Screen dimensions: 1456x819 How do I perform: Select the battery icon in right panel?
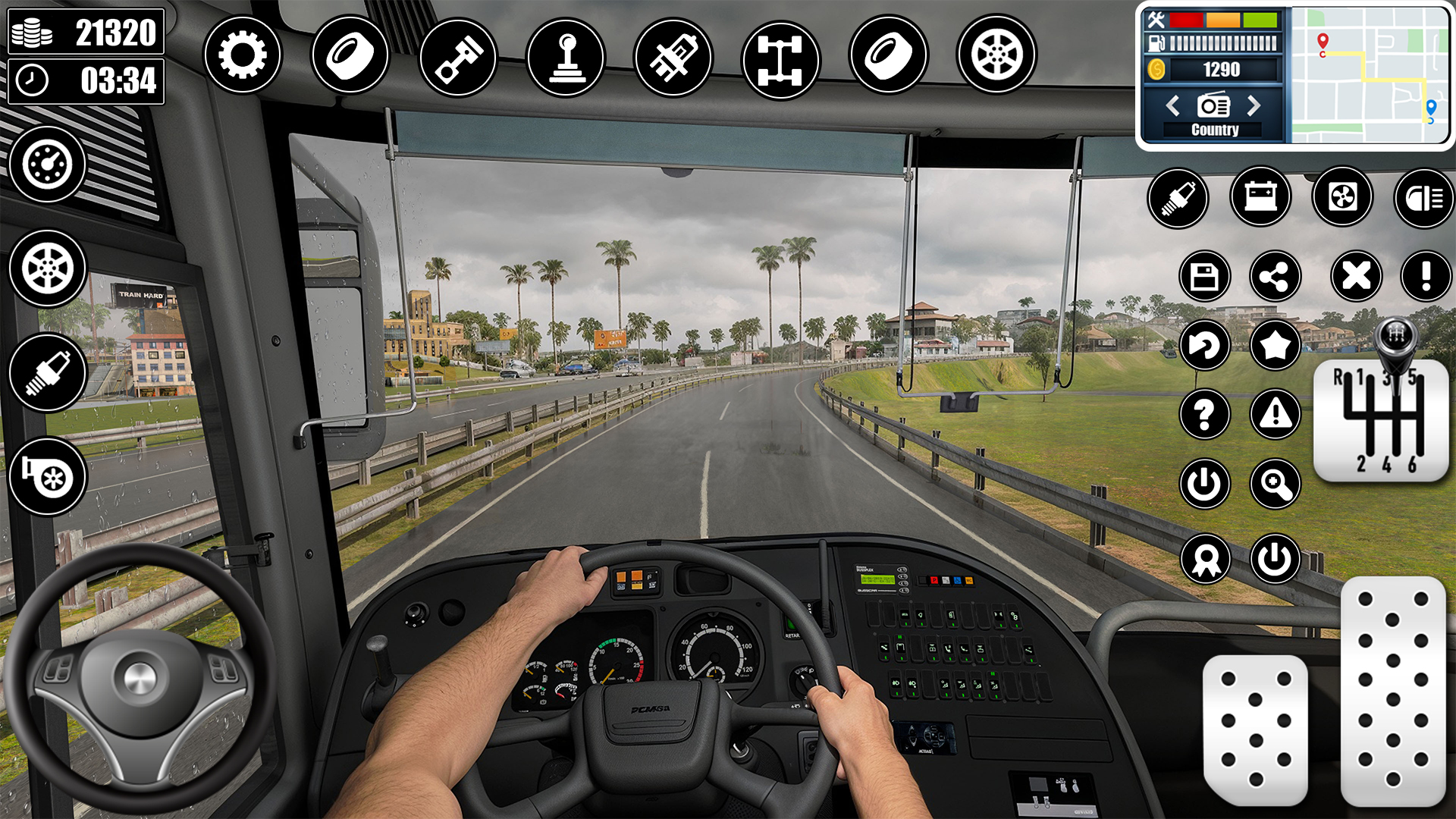[x=1260, y=196]
